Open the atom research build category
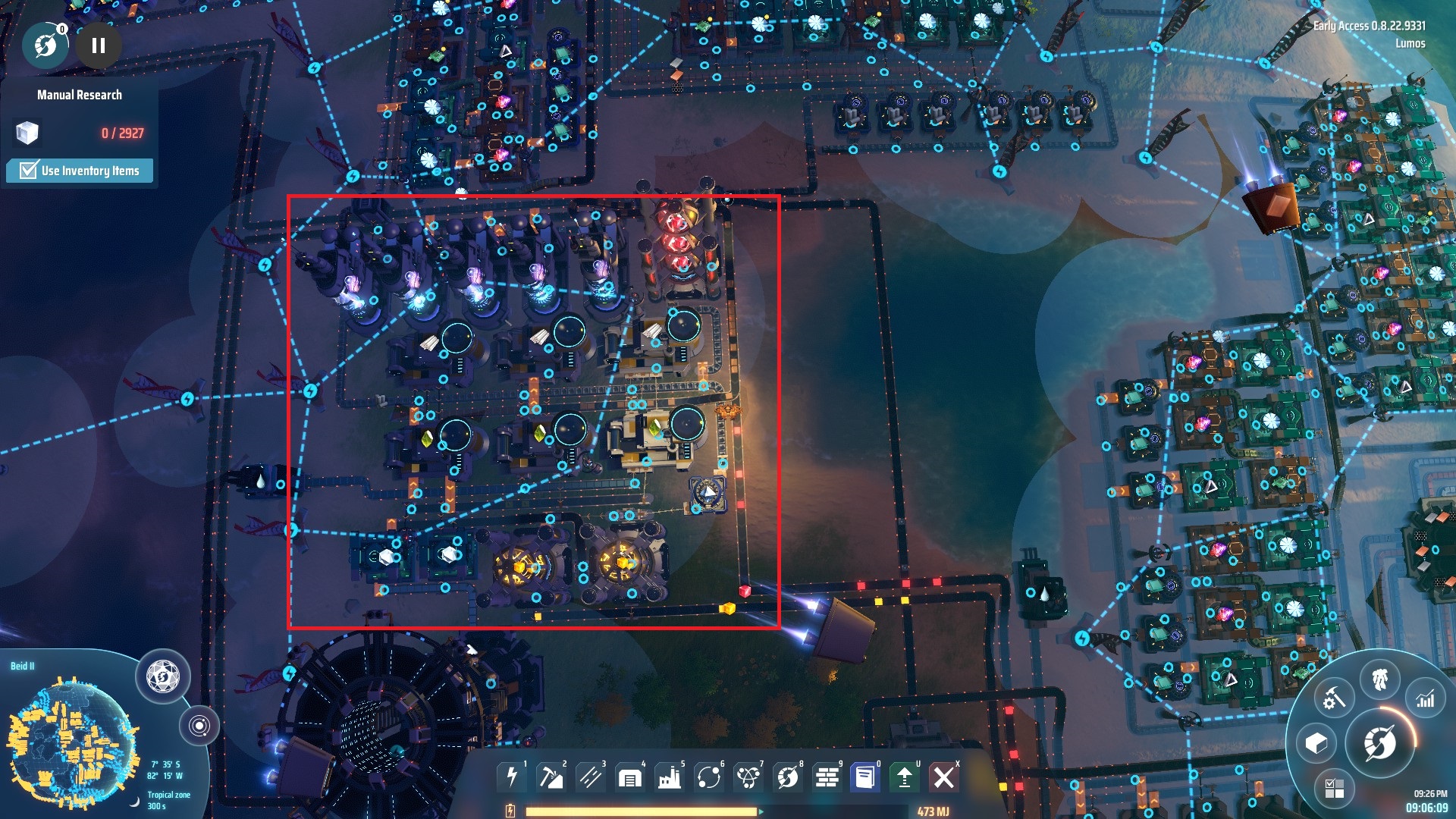The height and width of the screenshot is (819, 1456). (748, 777)
